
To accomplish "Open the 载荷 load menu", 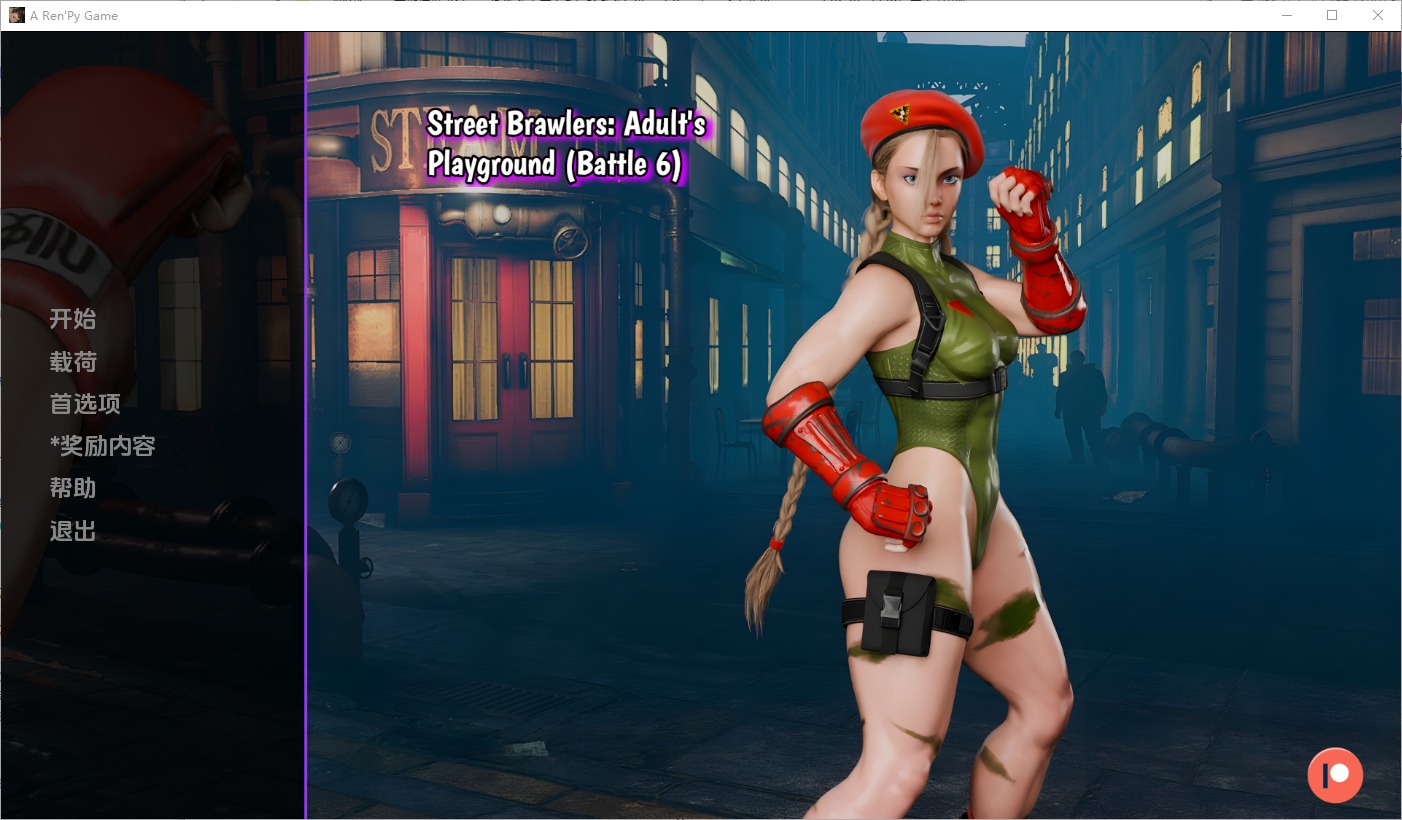I will tap(73, 362).
